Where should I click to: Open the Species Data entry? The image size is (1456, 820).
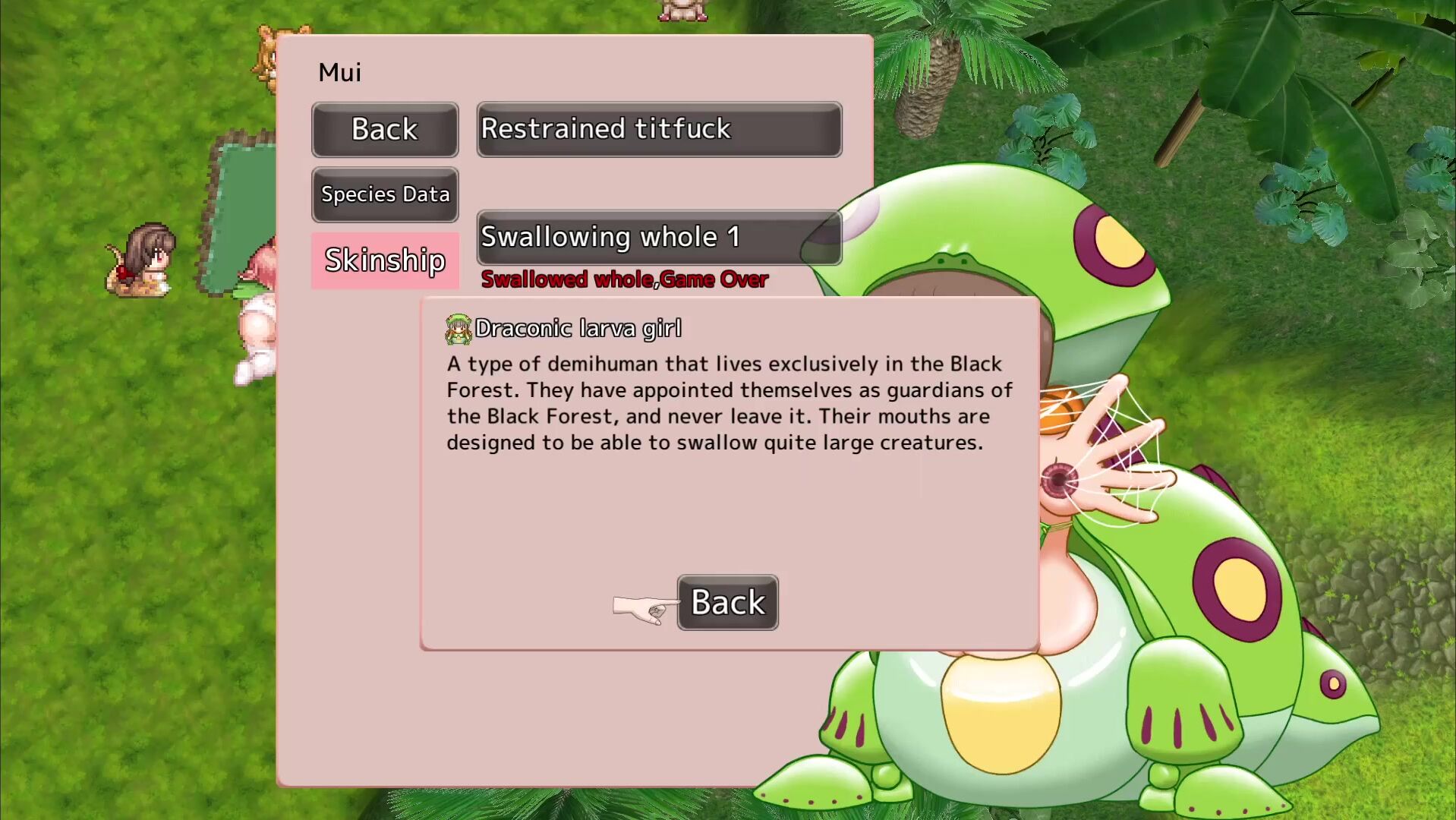pos(385,194)
